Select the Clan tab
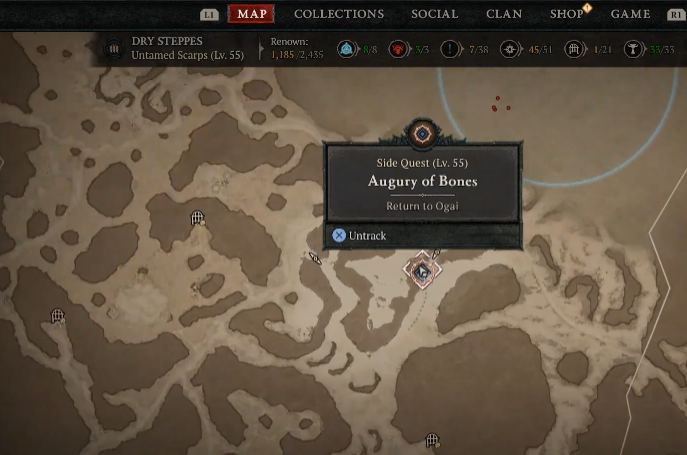Image resolution: width=687 pixels, height=455 pixels. [x=504, y=14]
